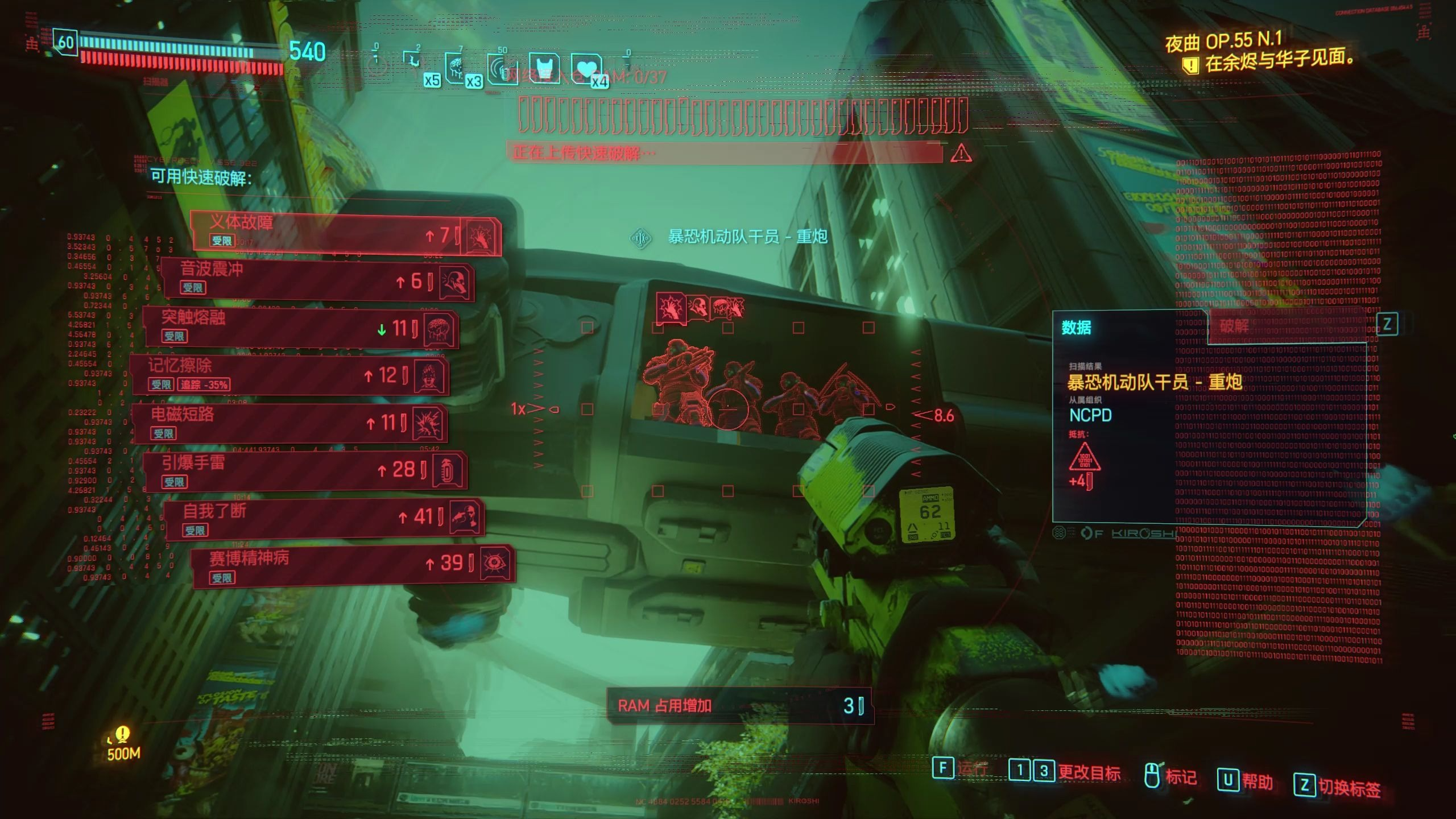
Task: Choose the 音波震冲 quickhack
Action: tap(317, 280)
